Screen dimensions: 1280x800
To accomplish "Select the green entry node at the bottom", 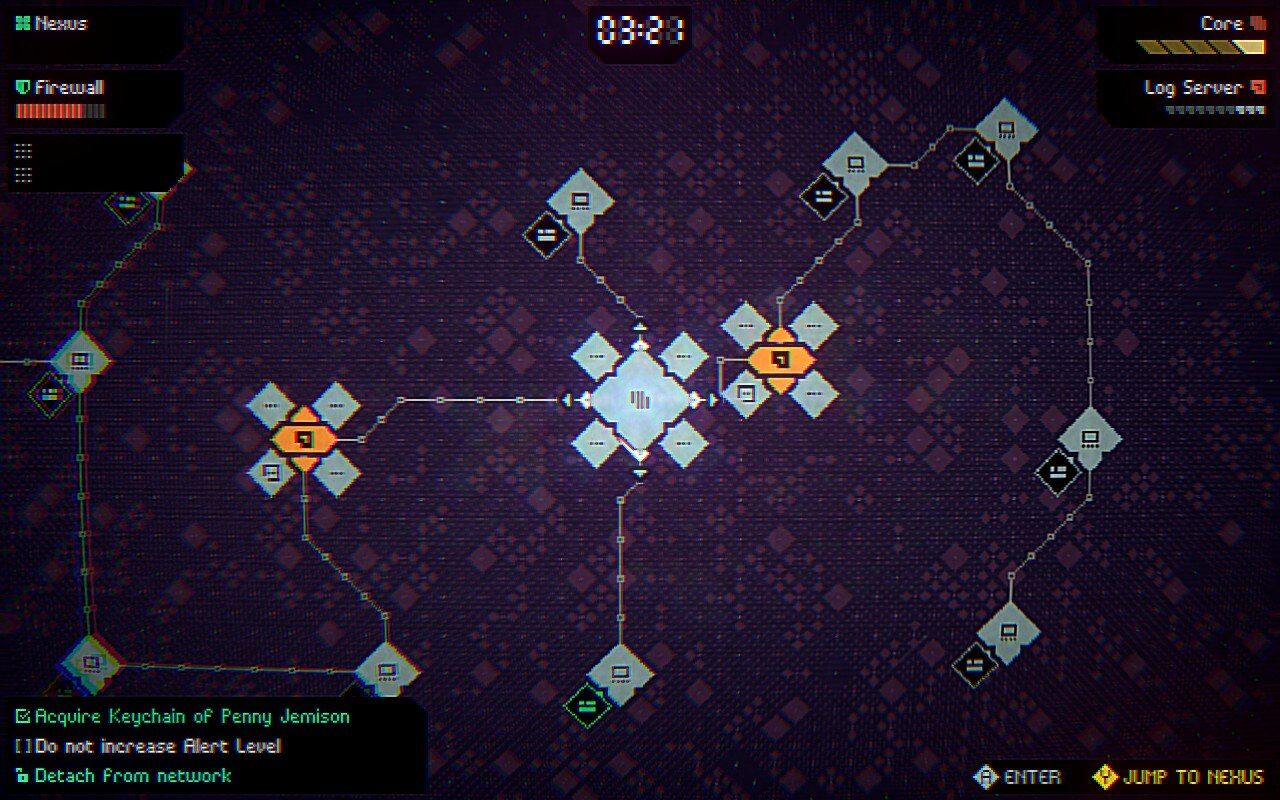I will coord(588,703).
